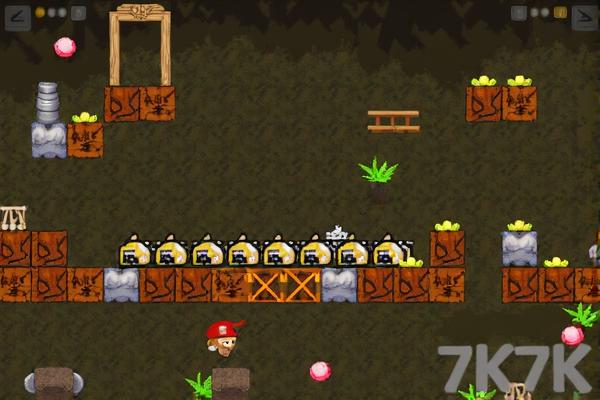Viewport: 600px width, 400px height.
Task: Click the left-pointing arrow button
Action: pyautogui.click(x=15, y=14)
